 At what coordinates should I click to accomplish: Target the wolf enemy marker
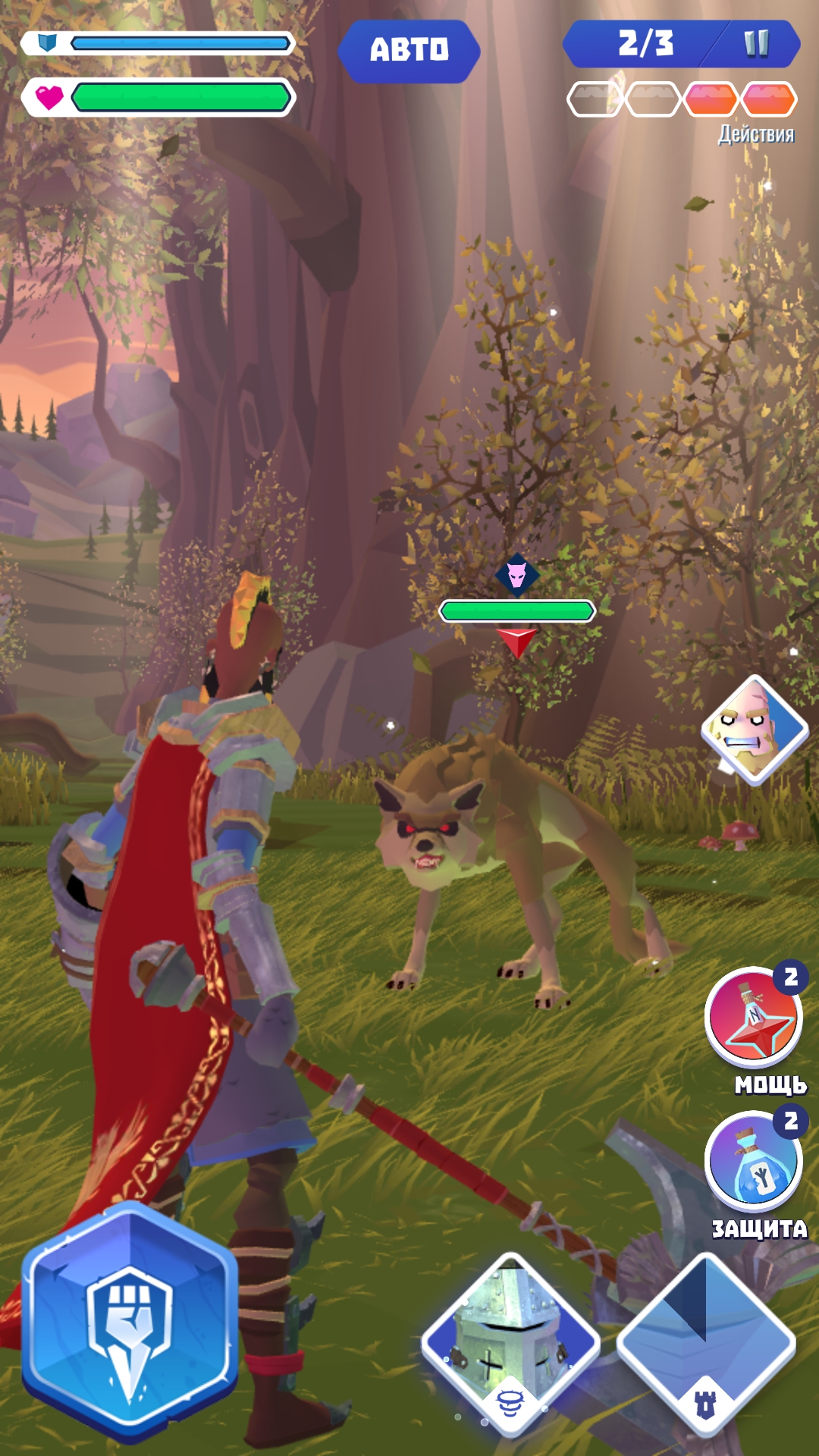pyautogui.click(x=517, y=576)
